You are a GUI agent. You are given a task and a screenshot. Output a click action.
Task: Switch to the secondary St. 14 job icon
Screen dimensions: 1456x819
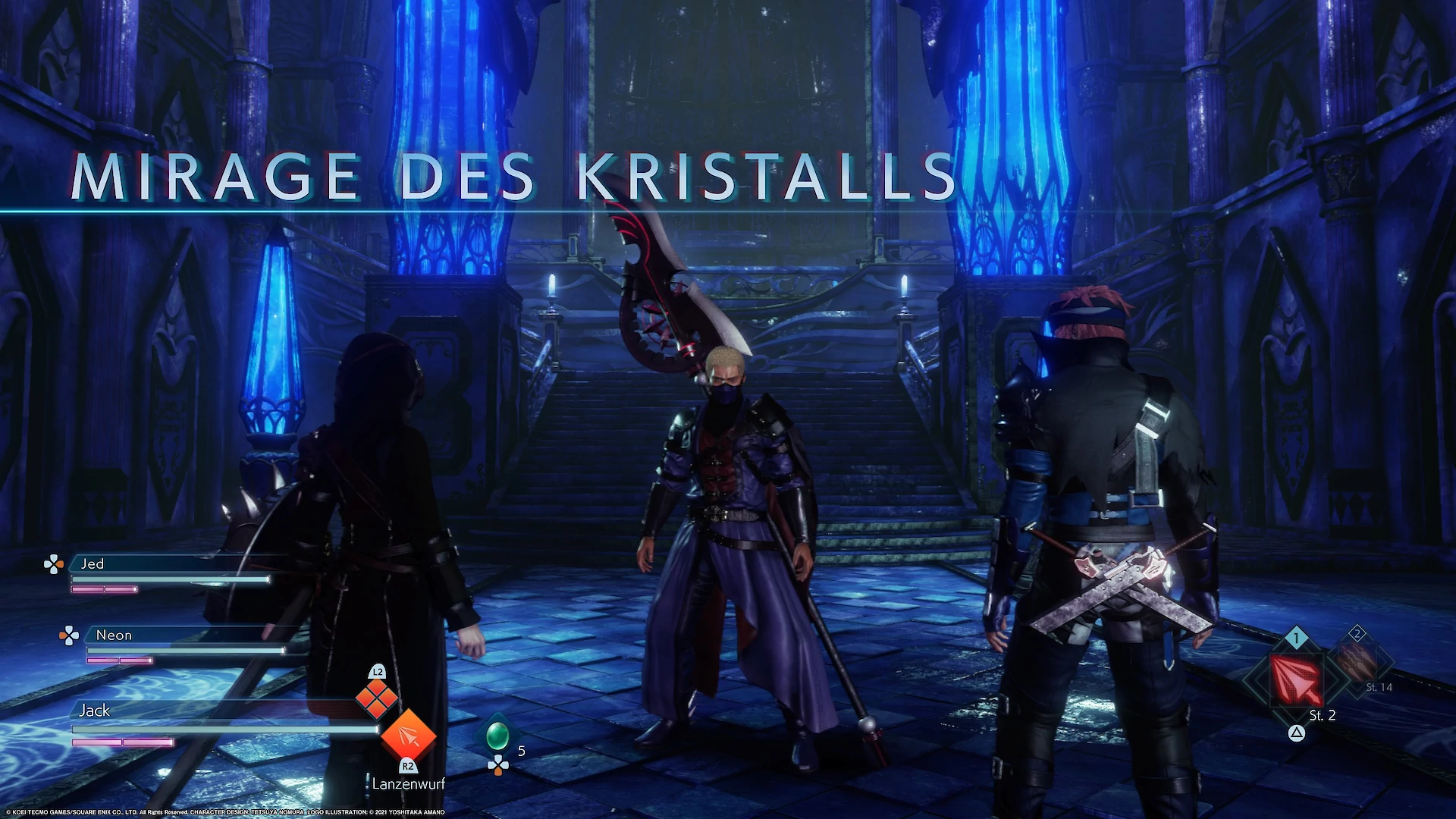(1357, 662)
